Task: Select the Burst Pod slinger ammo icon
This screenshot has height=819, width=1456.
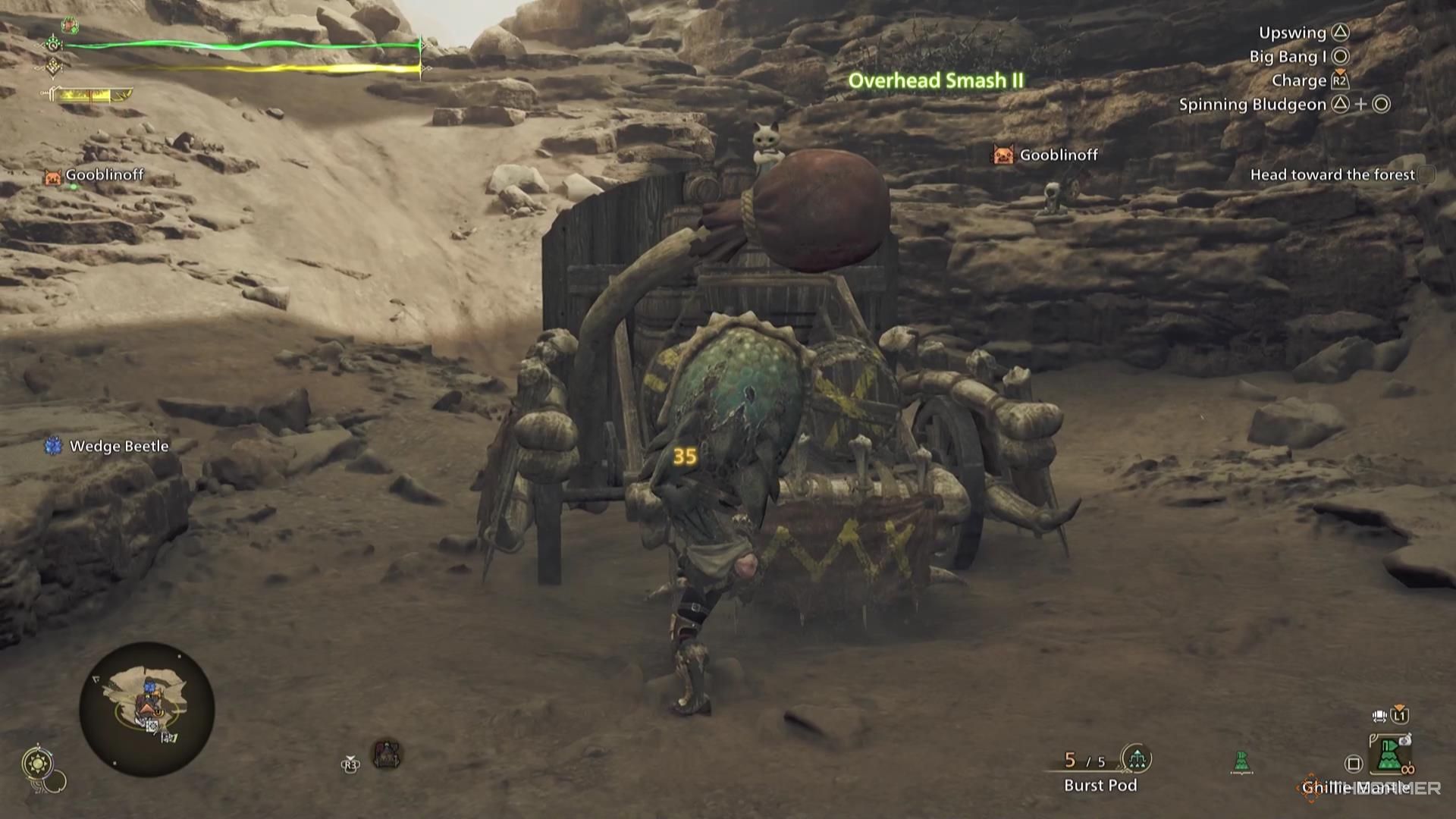Action: 1136,758
